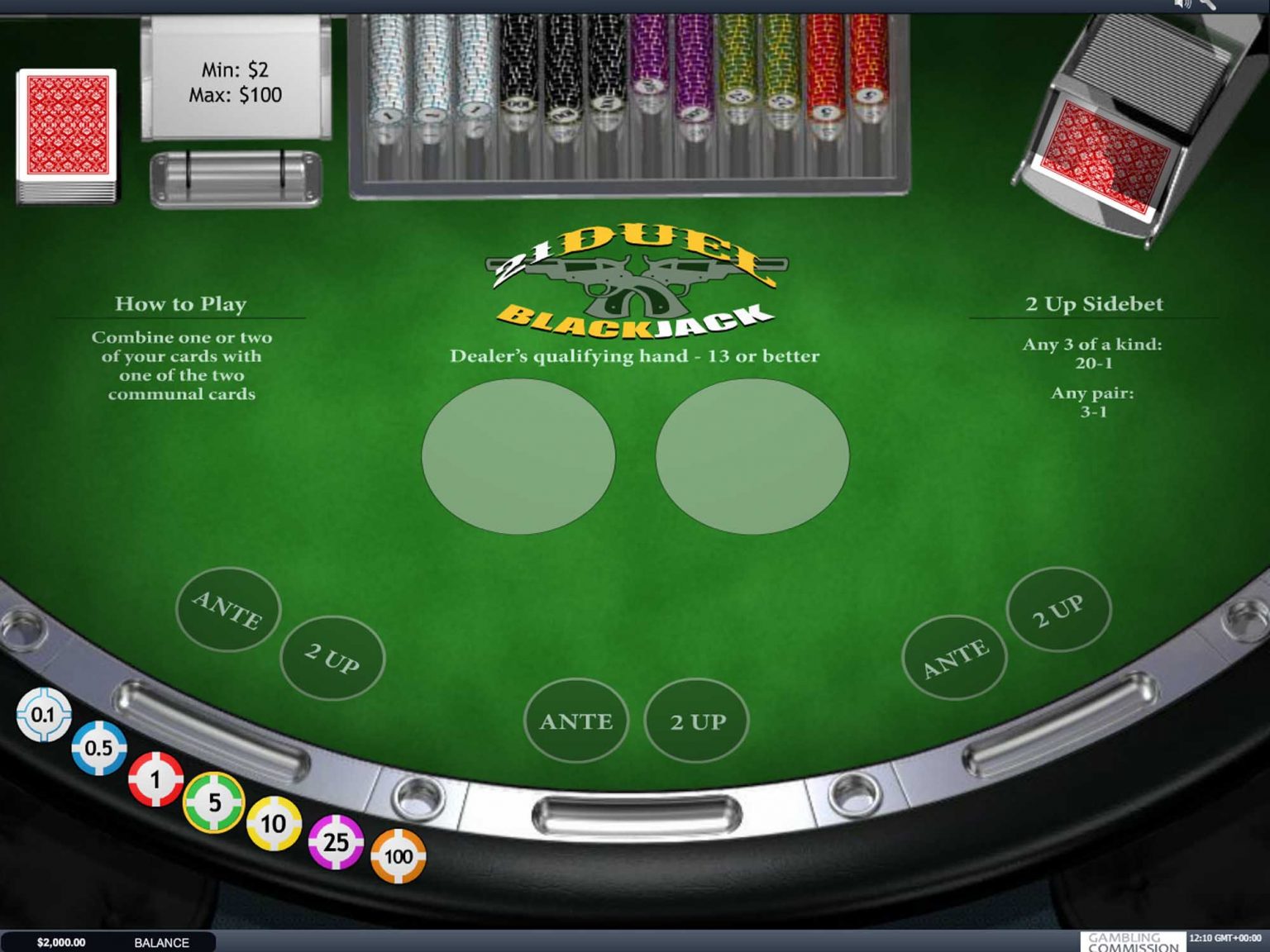
Task: Place a bet on the center 2 UP spot
Action: click(x=696, y=721)
